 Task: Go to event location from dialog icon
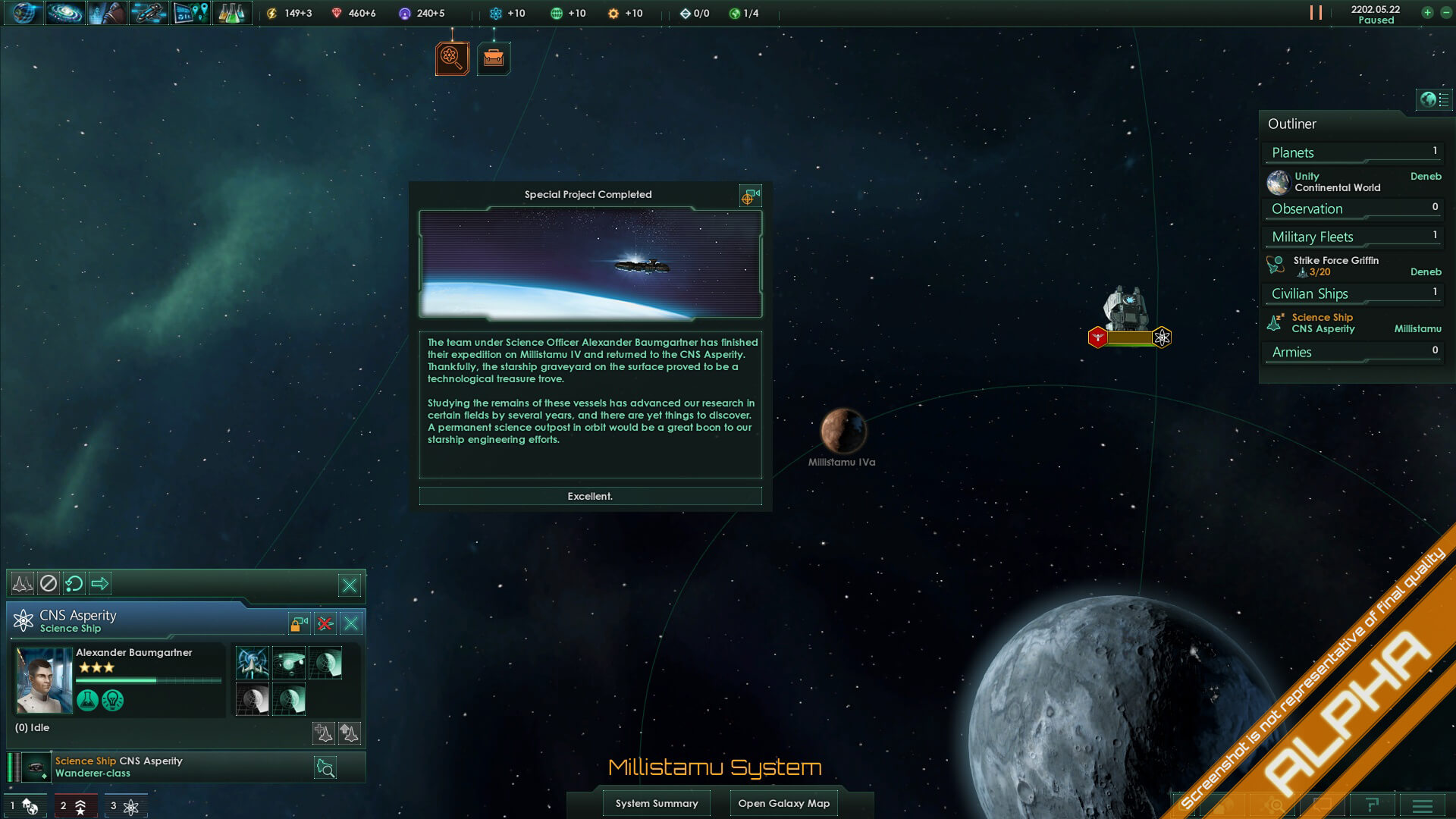[749, 196]
